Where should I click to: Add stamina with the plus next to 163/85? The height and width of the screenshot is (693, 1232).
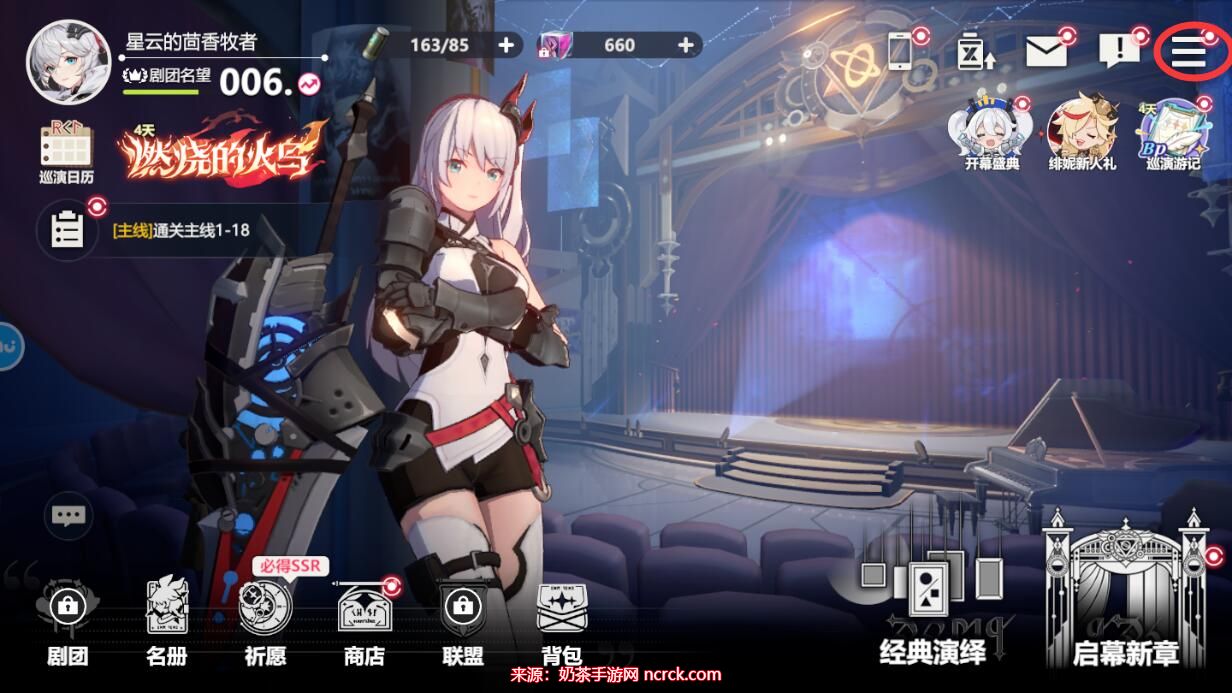pos(507,45)
